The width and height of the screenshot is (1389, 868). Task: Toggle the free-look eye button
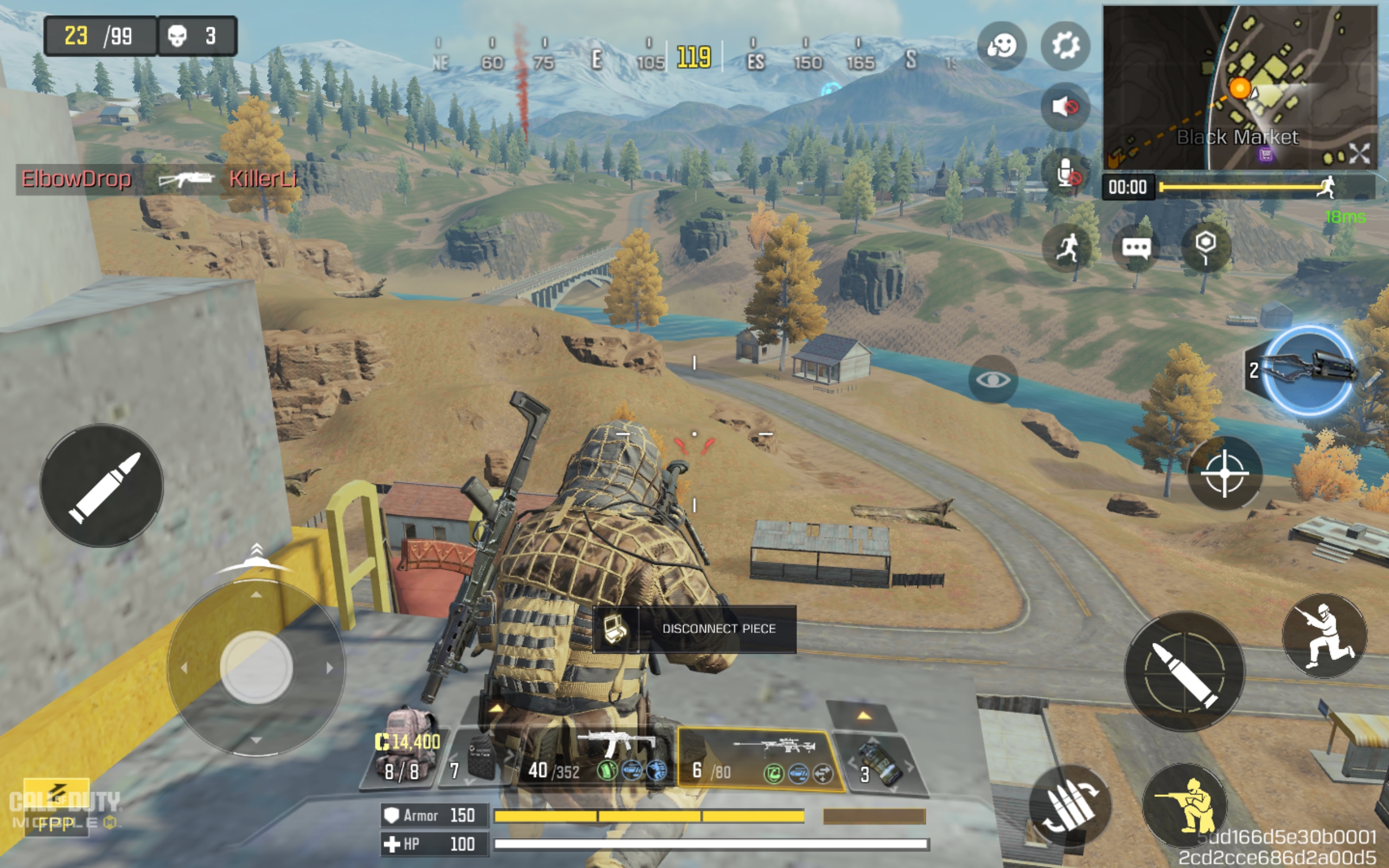point(993,379)
